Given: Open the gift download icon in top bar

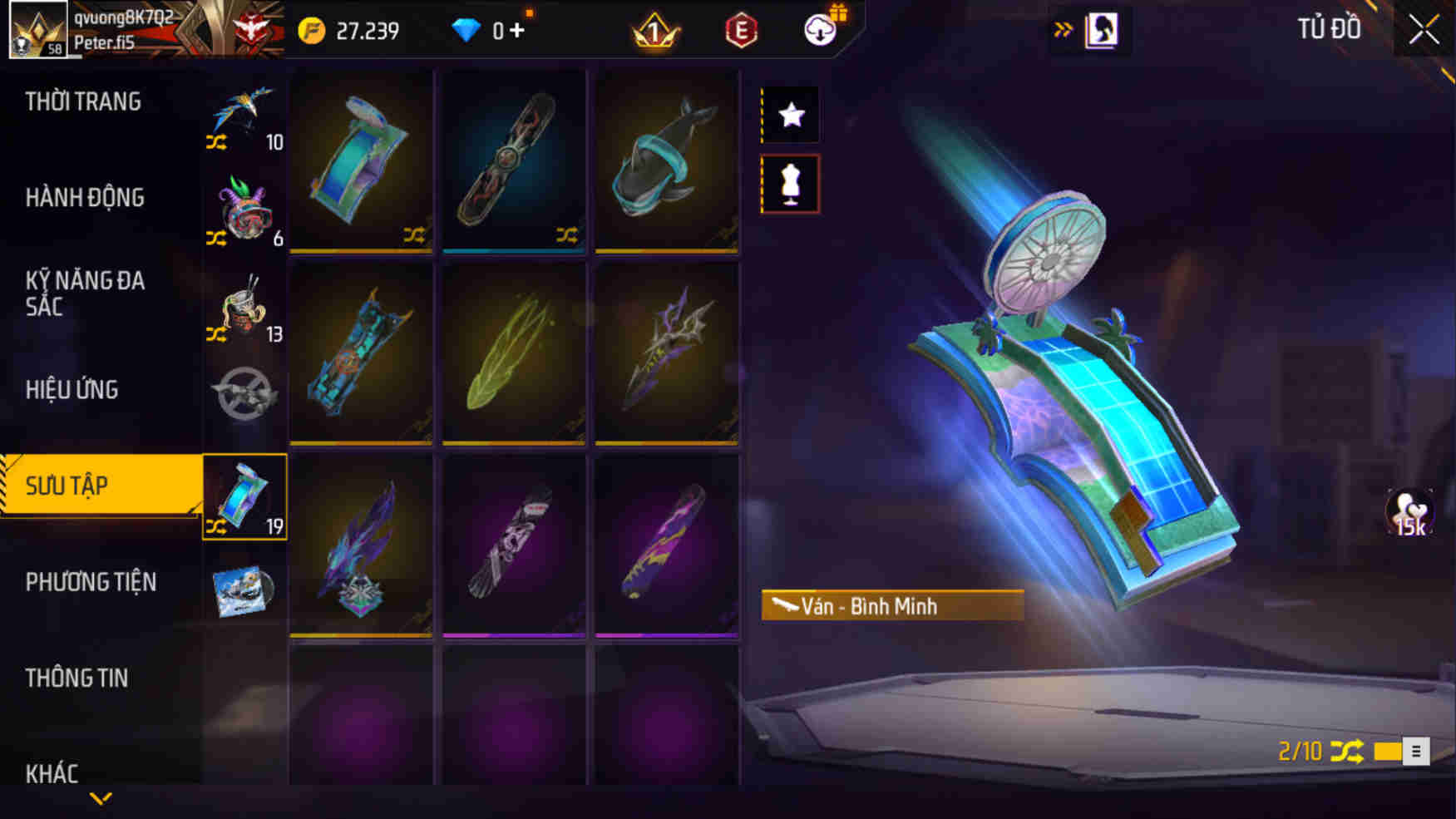Looking at the screenshot, I should coord(819,29).
